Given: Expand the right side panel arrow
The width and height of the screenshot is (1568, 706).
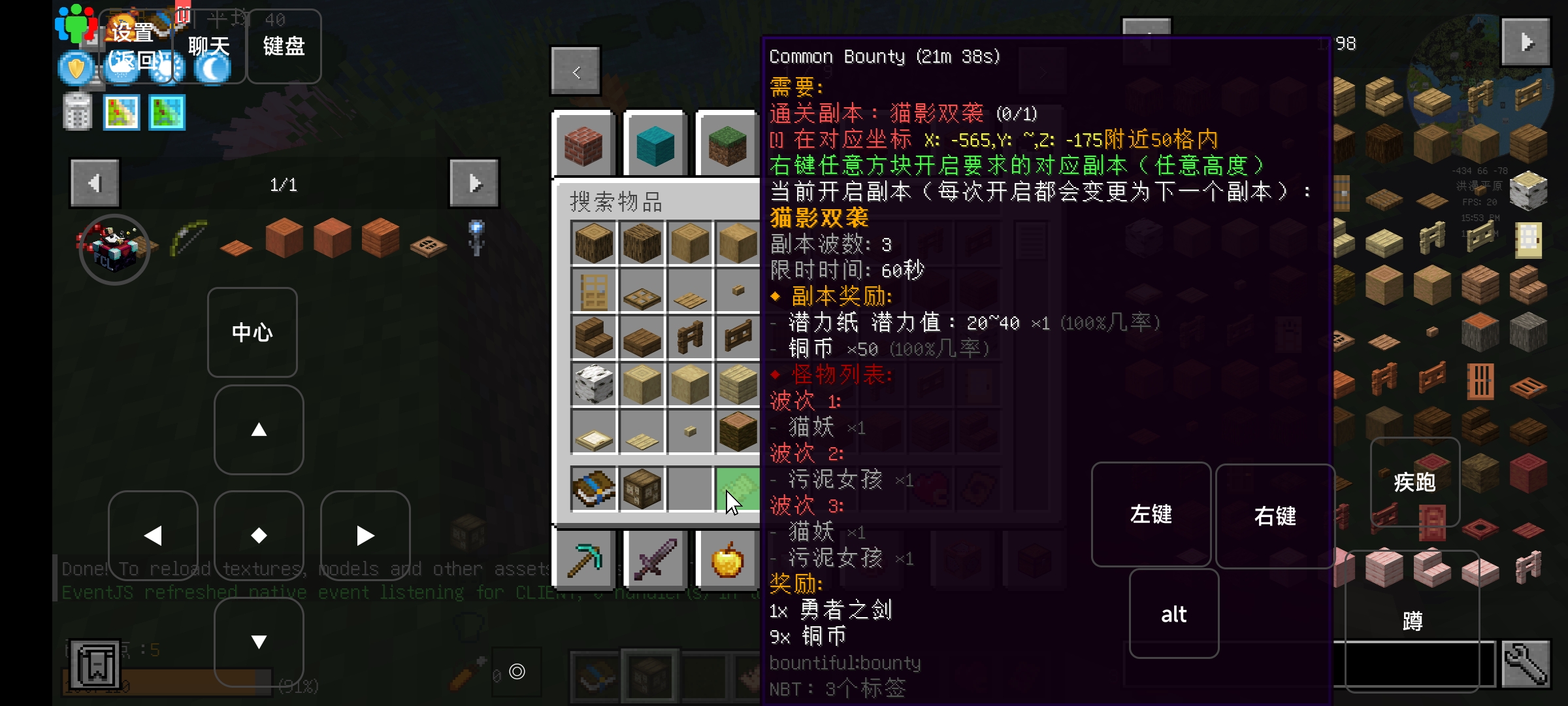Looking at the screenshot, I should click(1526, 41).
